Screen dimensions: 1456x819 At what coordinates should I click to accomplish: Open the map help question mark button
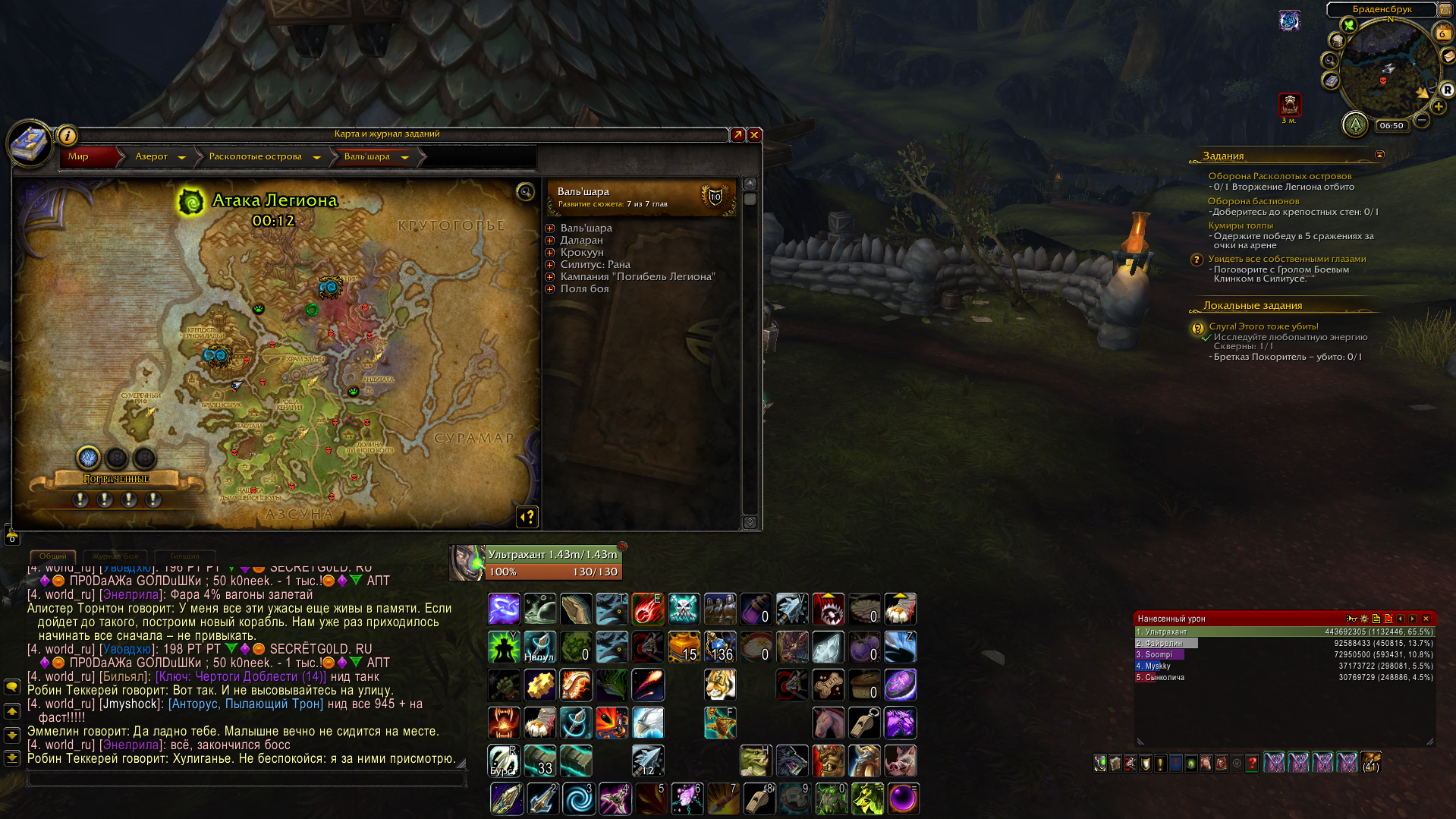[x=527, y=517]
